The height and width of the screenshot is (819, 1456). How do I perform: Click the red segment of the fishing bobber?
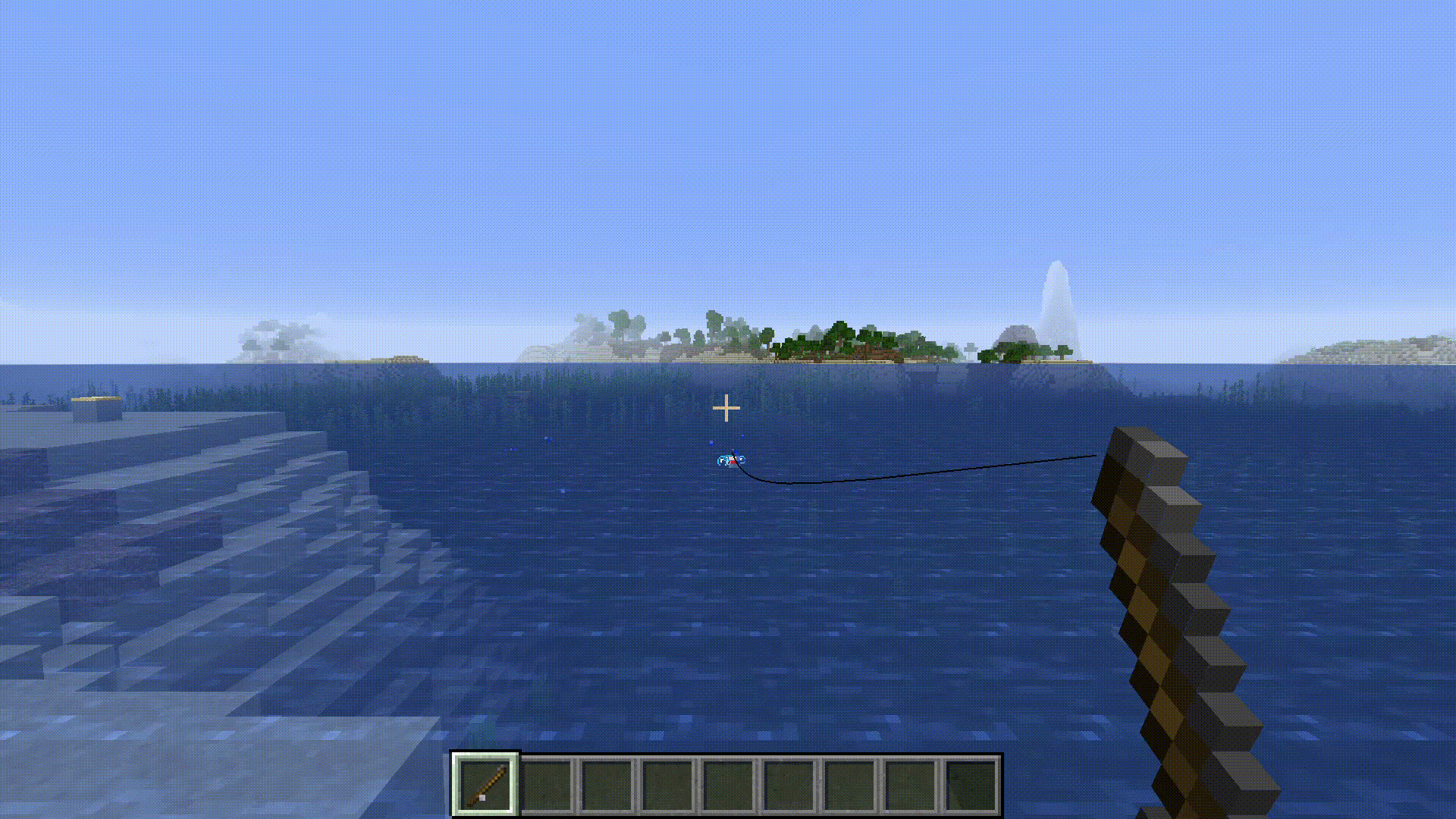(733, 463)
